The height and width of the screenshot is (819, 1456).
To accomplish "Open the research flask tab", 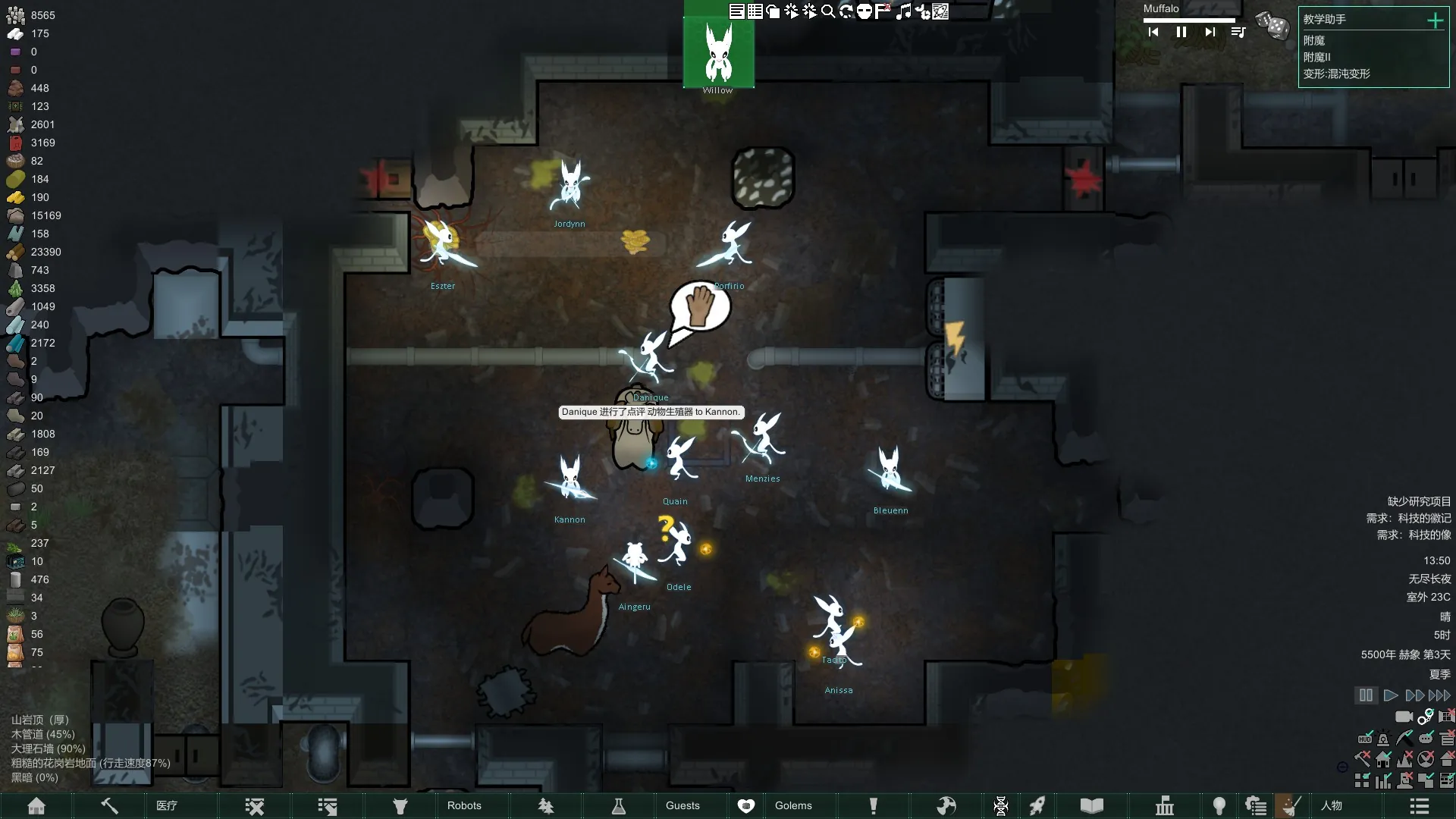I will [x=619, y=805].
